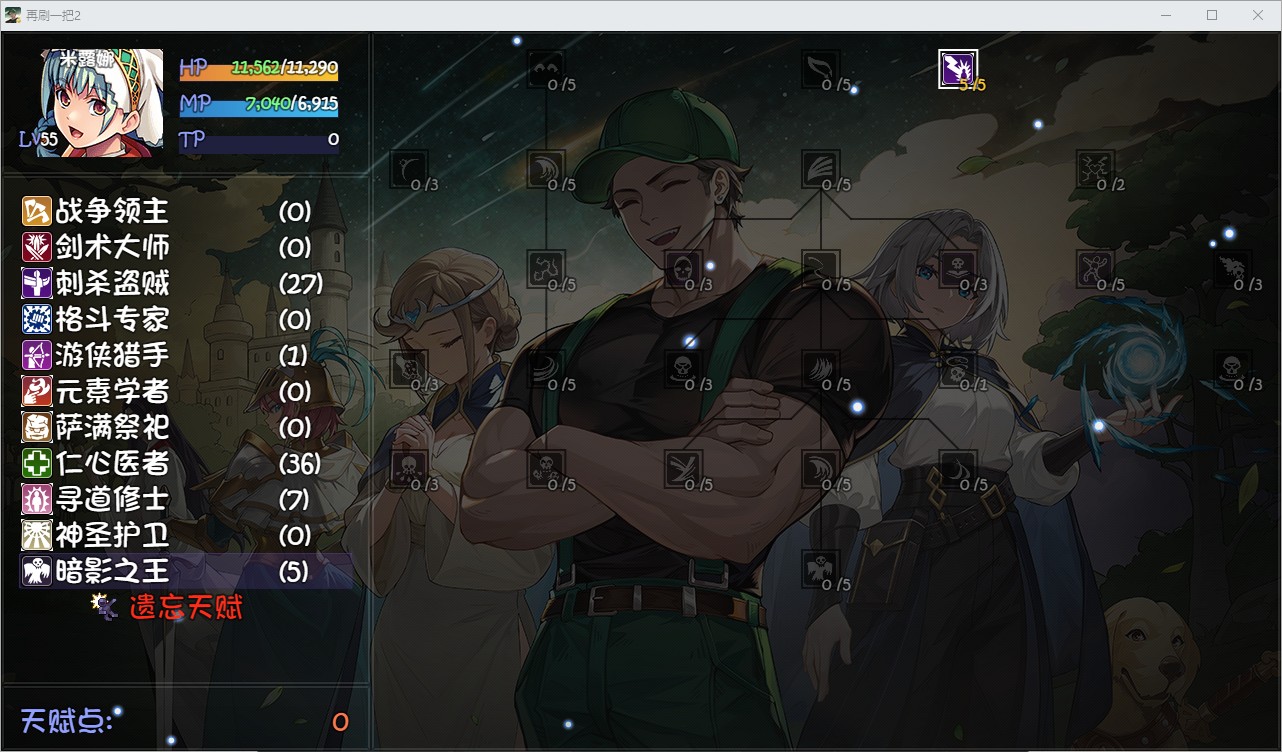Open the 萨满祭祀 talent tree
Image resolution: width=1282 pixels, height=752 pixels.
click(112, 427)
